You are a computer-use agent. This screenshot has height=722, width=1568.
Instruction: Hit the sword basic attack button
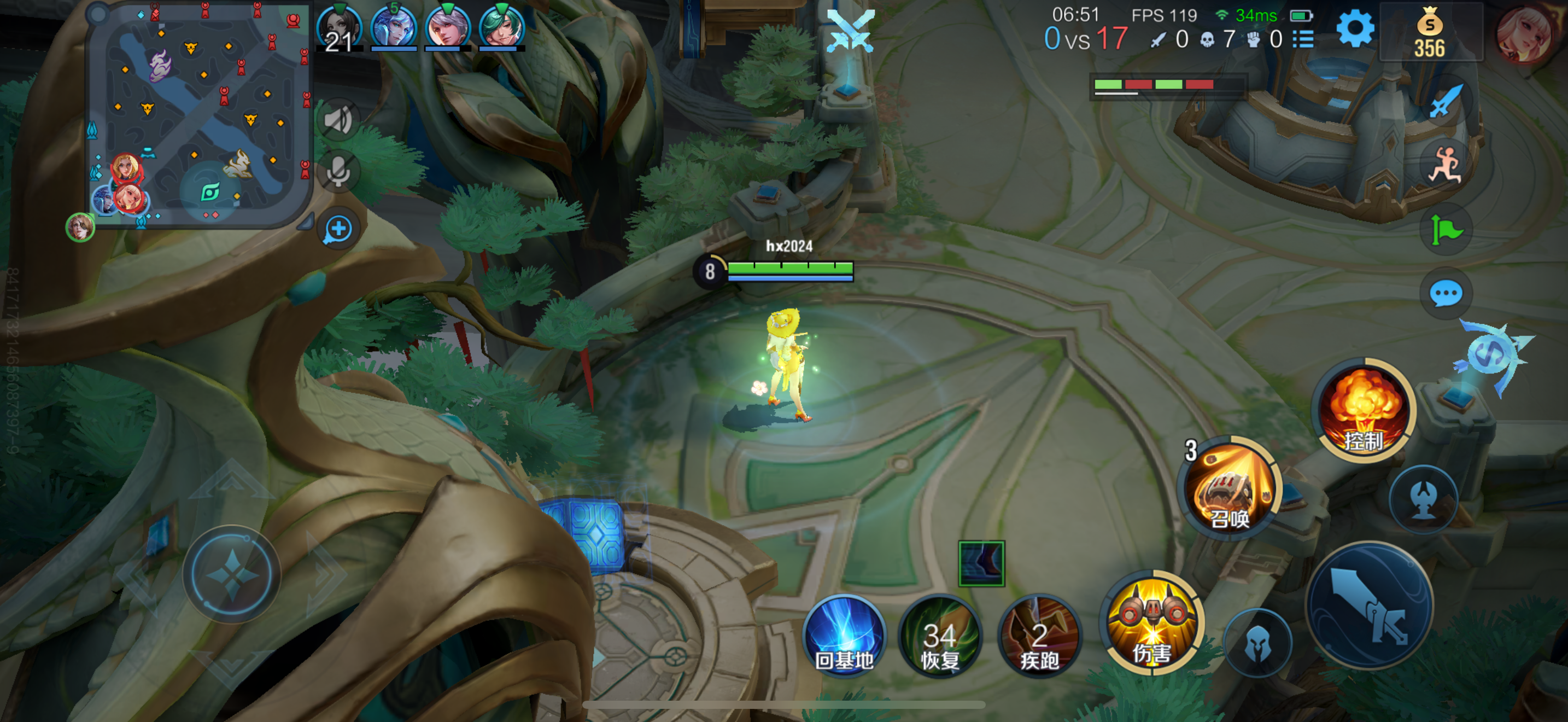[x=1370, y=605]
